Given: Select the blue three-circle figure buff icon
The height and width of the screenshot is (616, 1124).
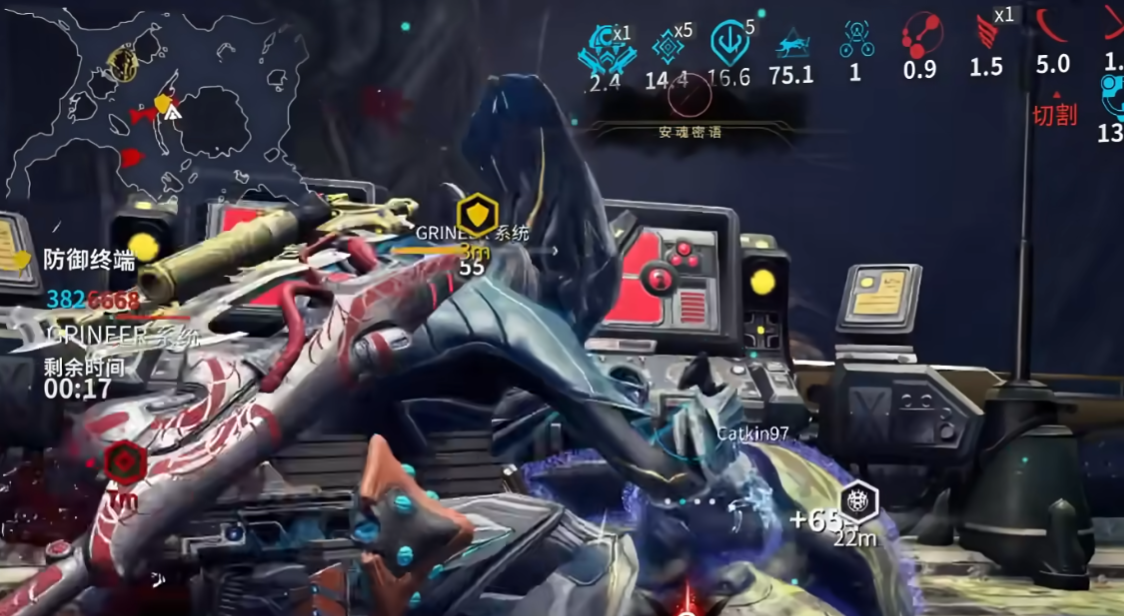Looking at the screenshot, I should point(856,40).
